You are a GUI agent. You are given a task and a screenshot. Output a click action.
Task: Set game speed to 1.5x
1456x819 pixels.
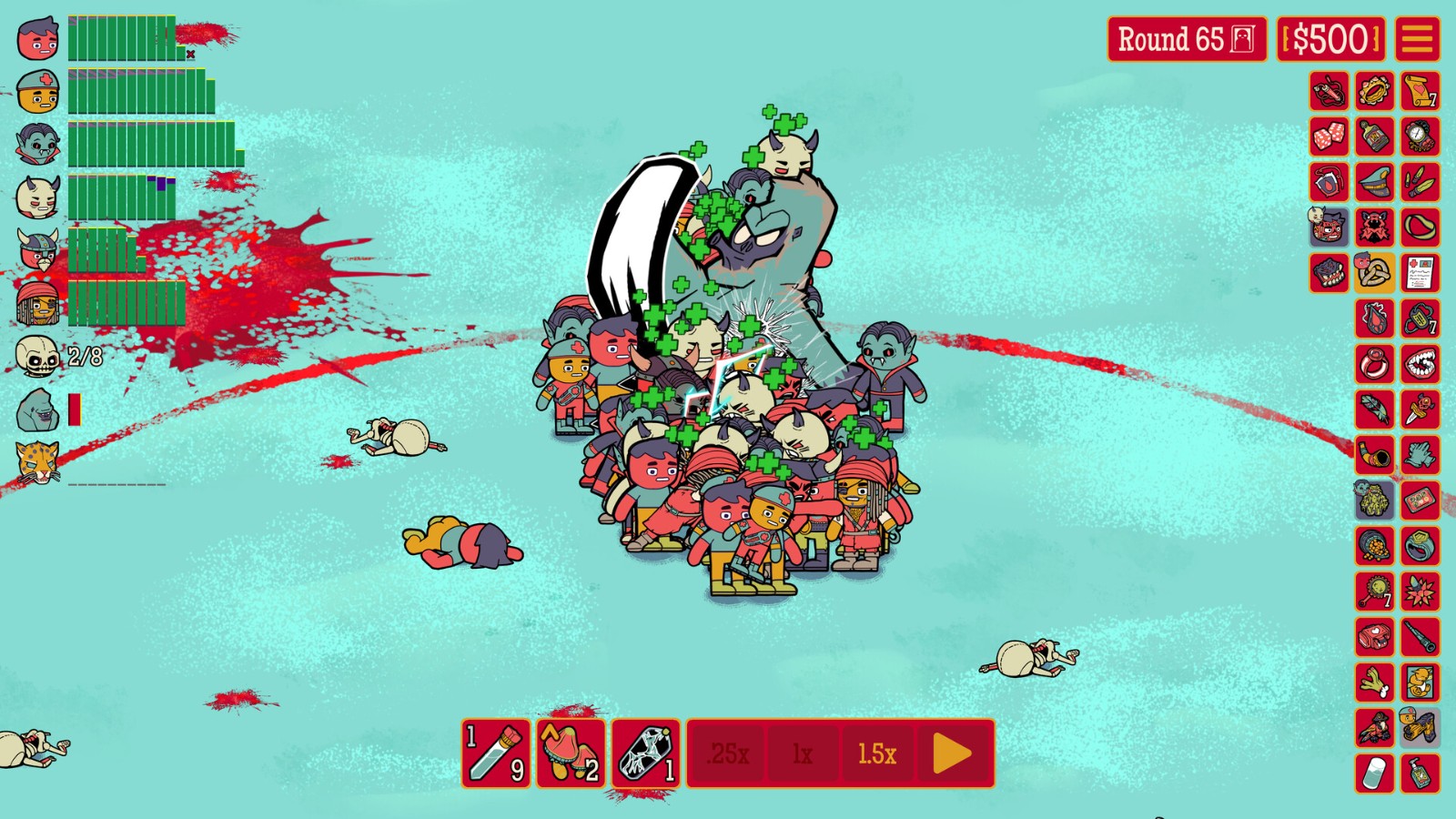tap(876, 753)
